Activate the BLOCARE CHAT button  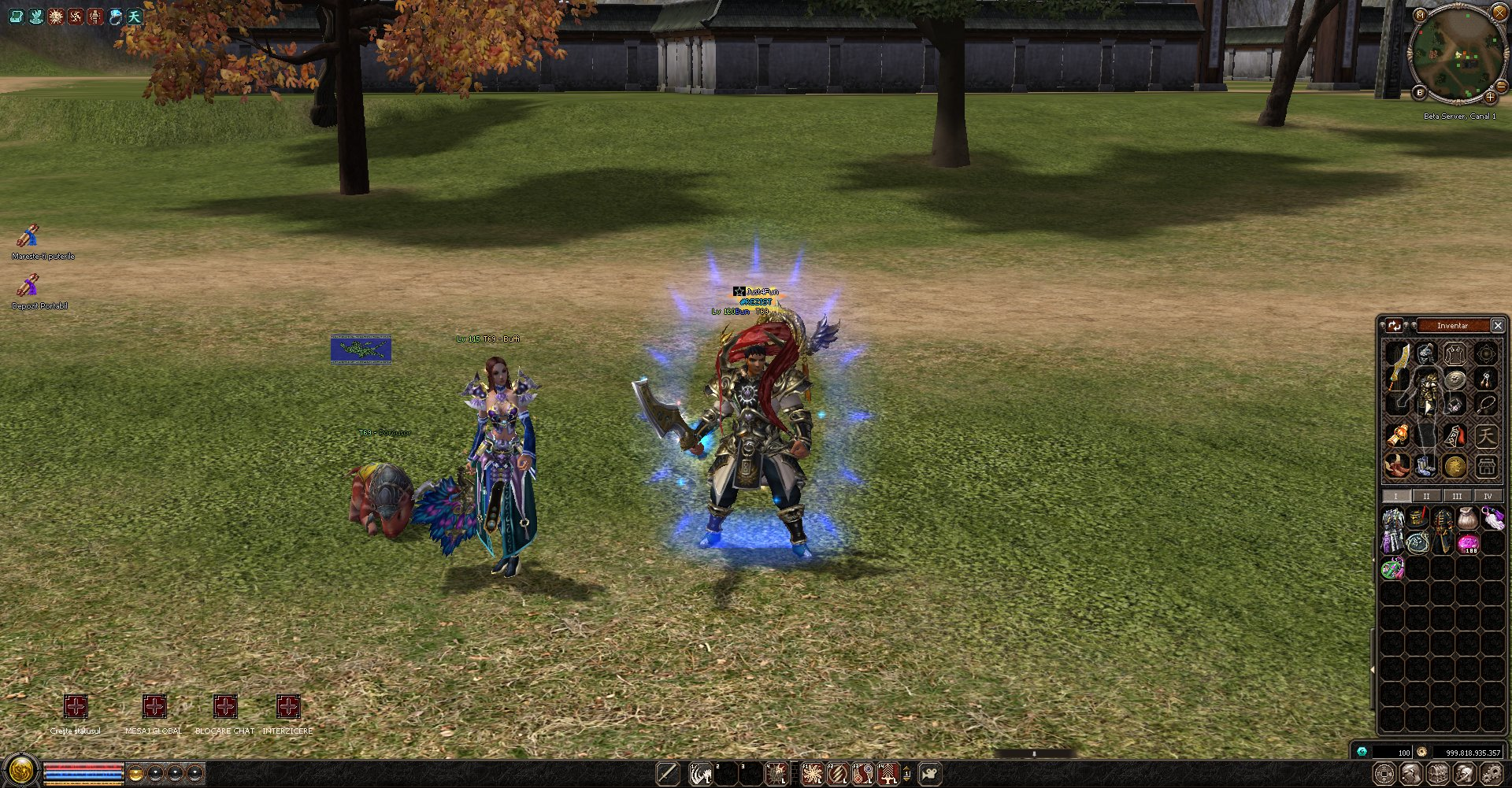tap(225, 706)
